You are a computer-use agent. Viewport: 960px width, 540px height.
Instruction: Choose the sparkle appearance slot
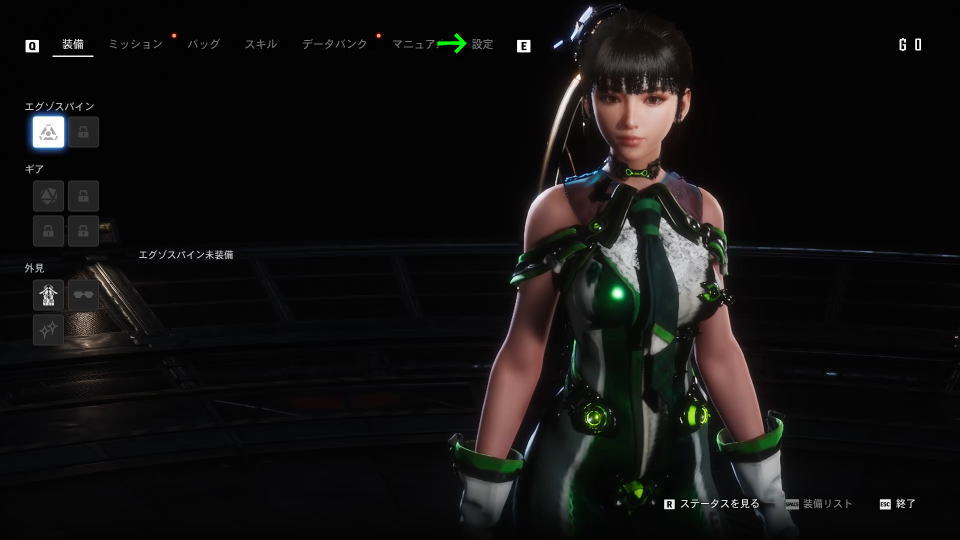pos(48,329)
